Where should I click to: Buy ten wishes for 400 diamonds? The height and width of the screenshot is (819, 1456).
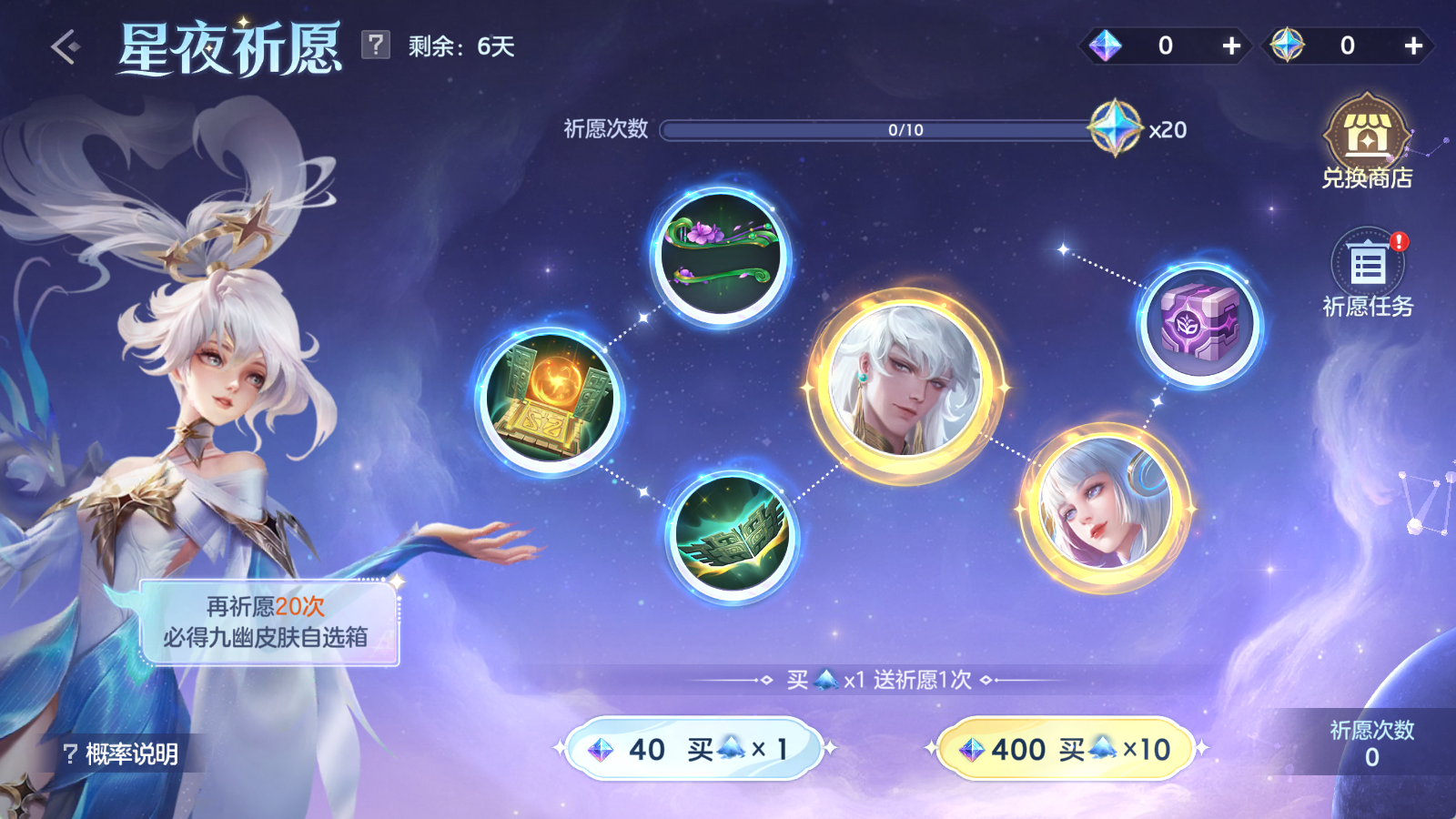pos(1066,749)
